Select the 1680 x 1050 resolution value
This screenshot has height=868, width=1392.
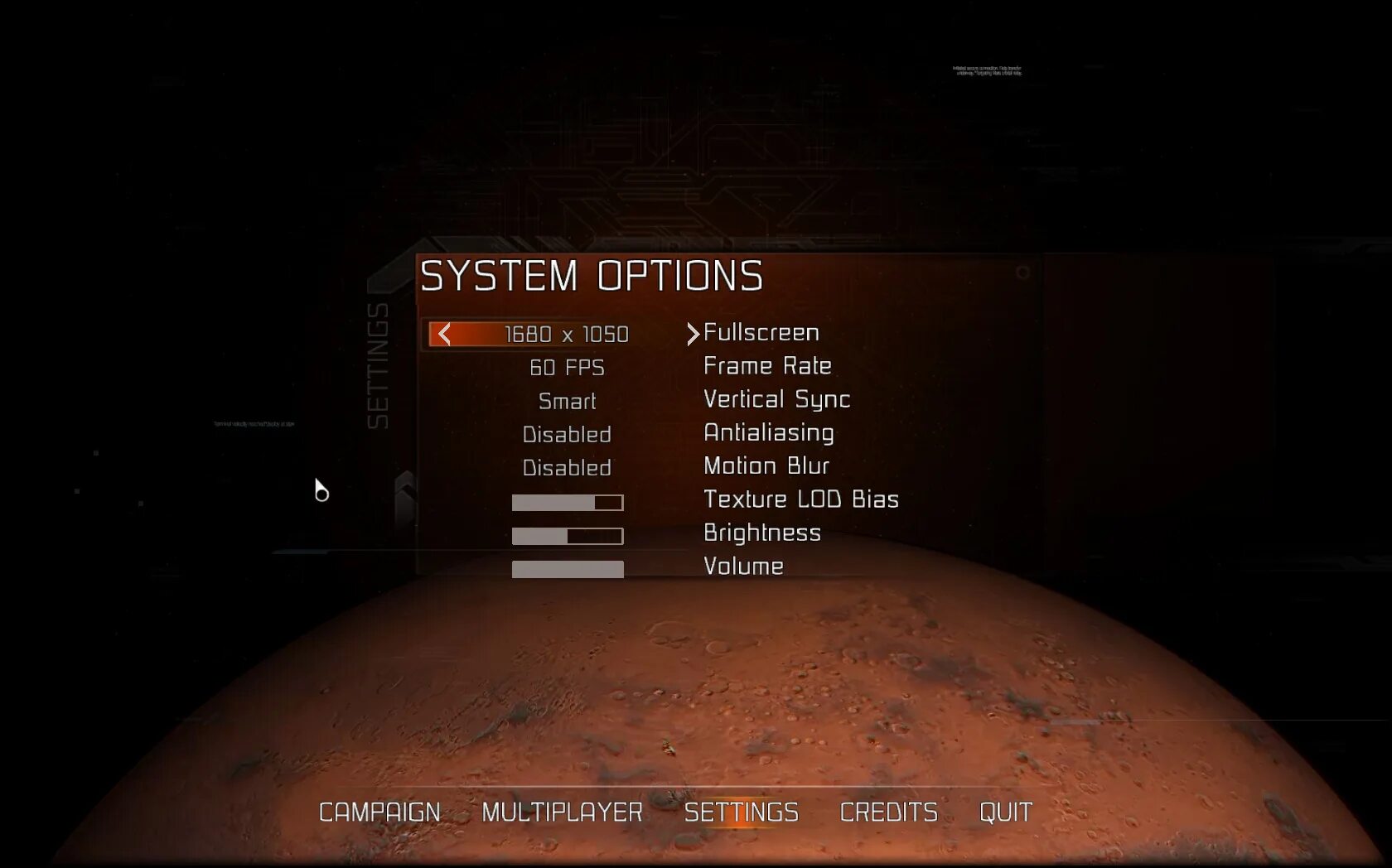566,335
